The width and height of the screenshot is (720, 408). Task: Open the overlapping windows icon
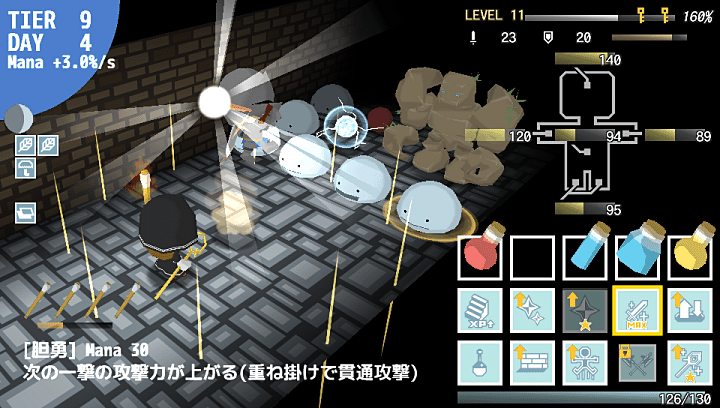[x=25, y=212]
